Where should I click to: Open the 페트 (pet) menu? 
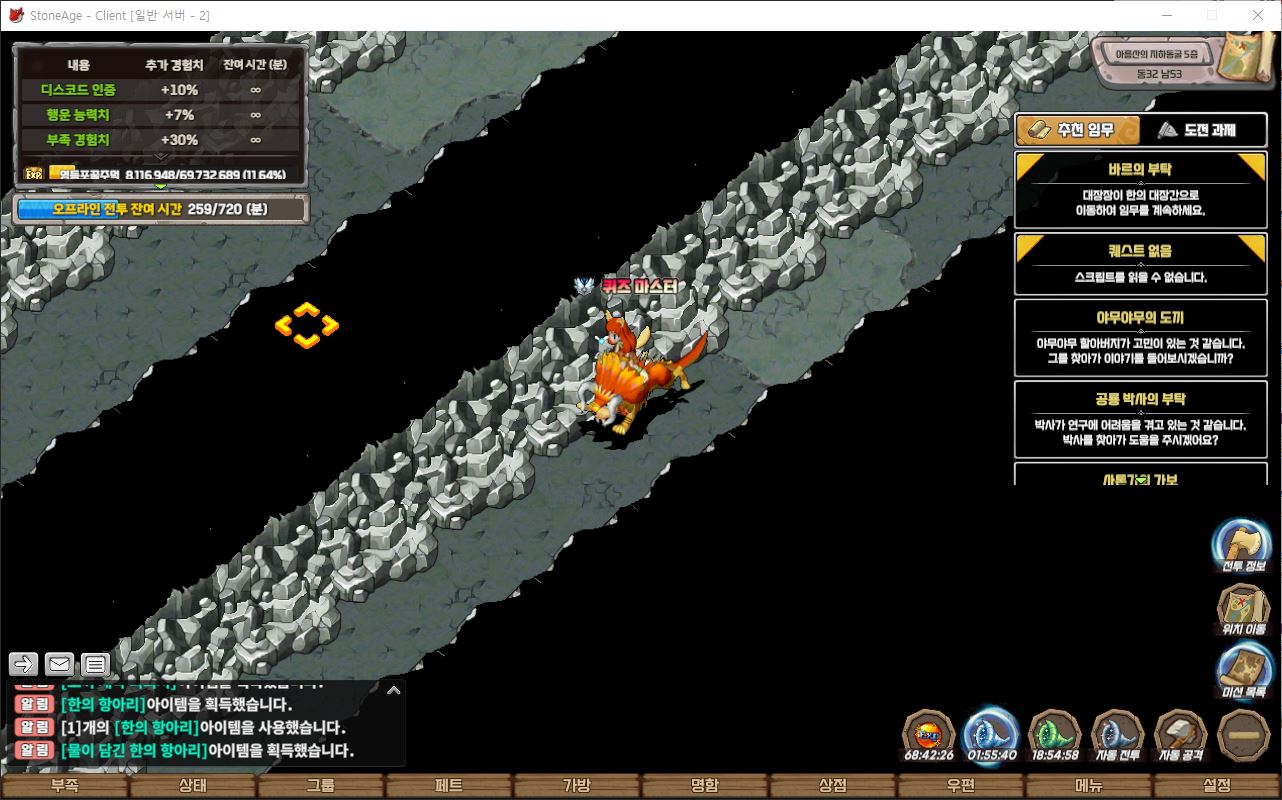click(448, 786)
